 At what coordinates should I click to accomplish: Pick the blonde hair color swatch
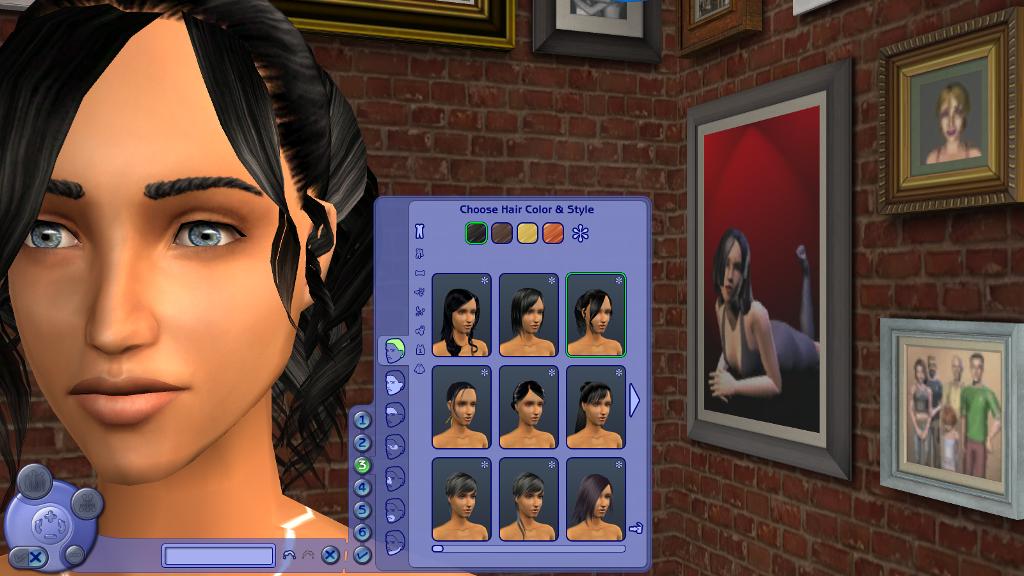(528, 233)
